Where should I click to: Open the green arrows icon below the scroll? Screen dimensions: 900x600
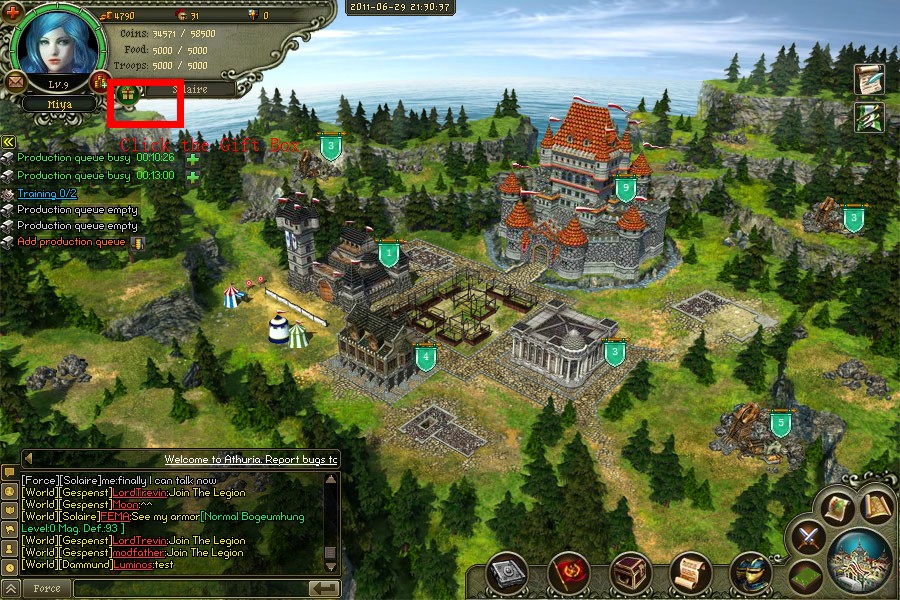pos(869,117)
